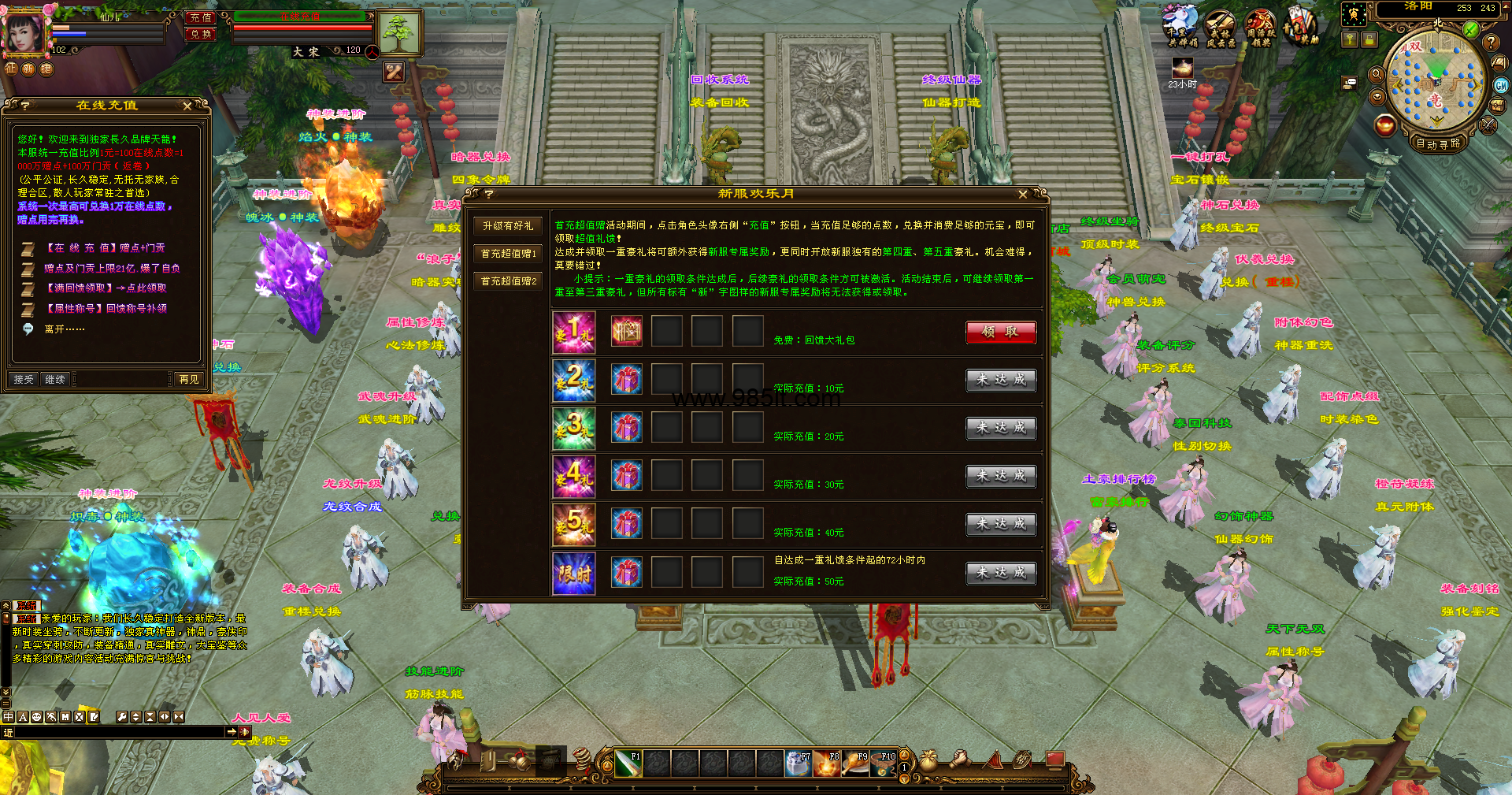Click the GM button beside the minimap
Screen dimensions: 1512x795
1501,85
